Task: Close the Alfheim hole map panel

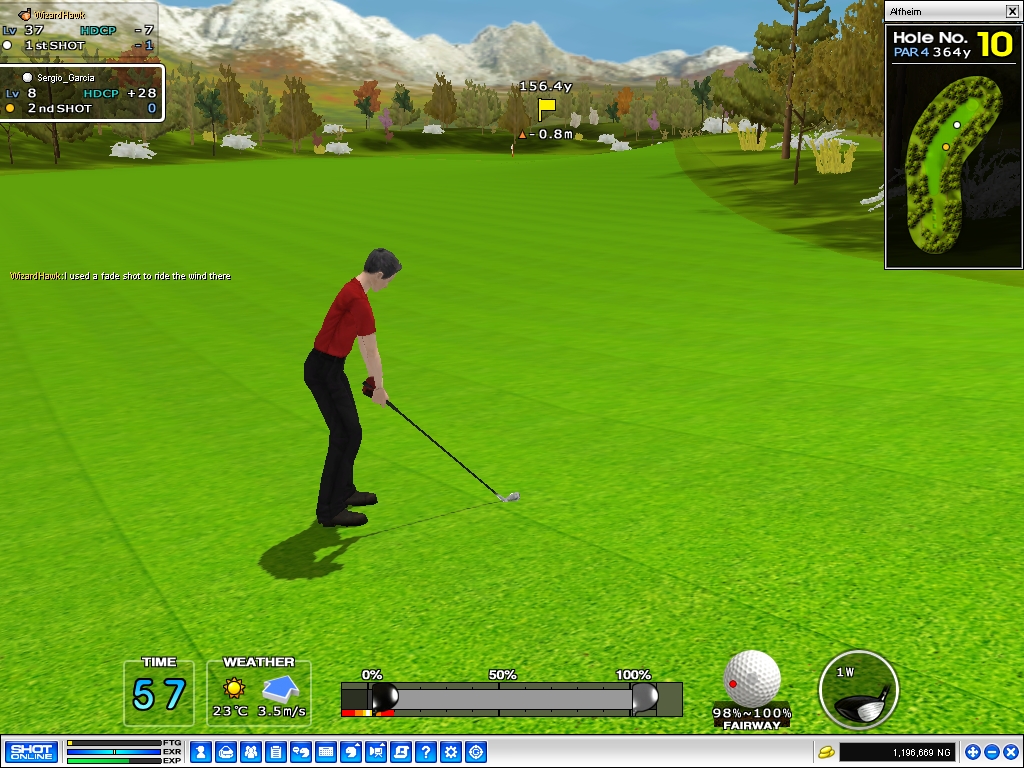Action: click(1012, 12)
